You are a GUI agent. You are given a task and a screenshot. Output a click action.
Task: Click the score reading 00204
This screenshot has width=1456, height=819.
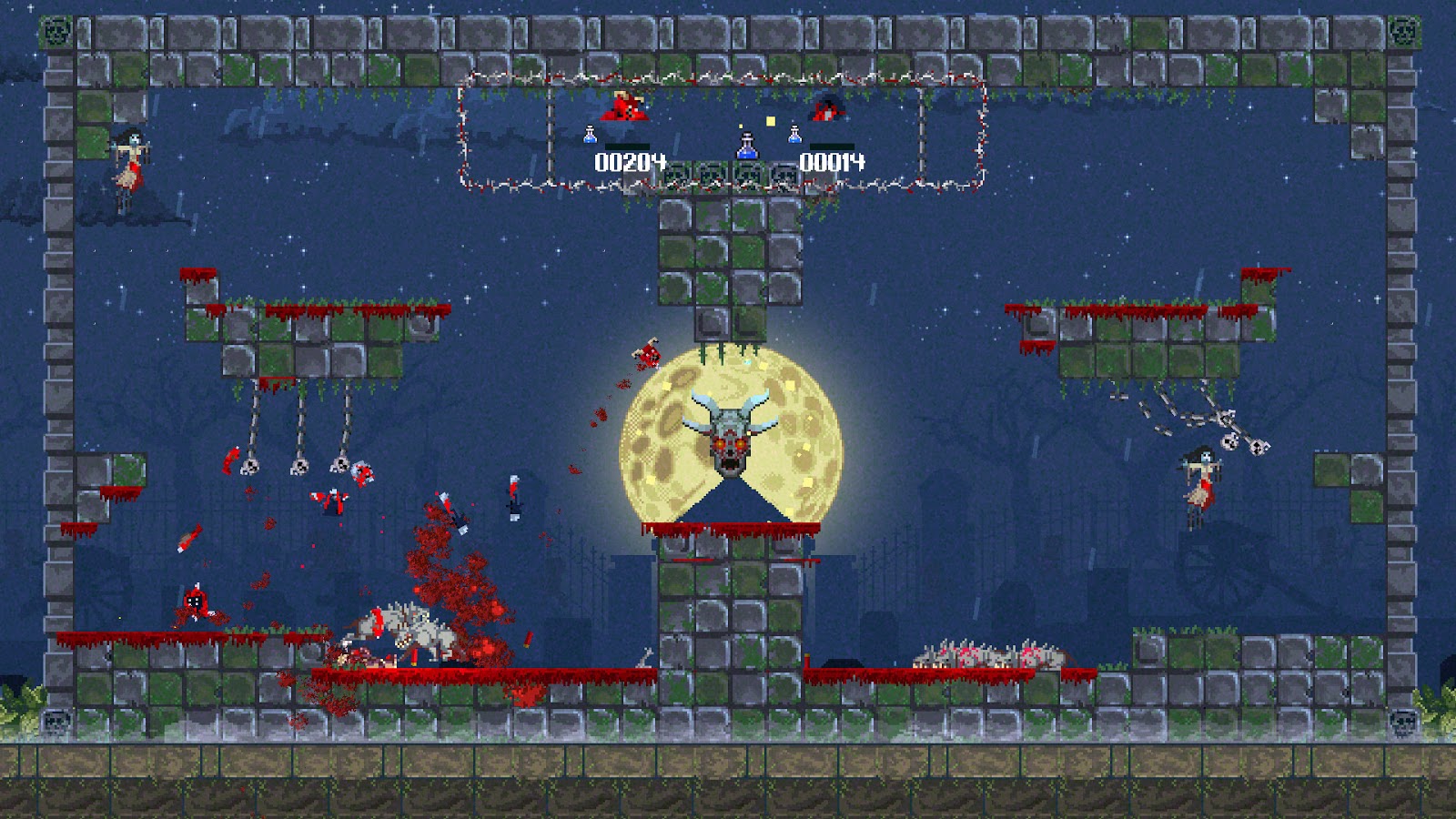[x=631, y=164]
